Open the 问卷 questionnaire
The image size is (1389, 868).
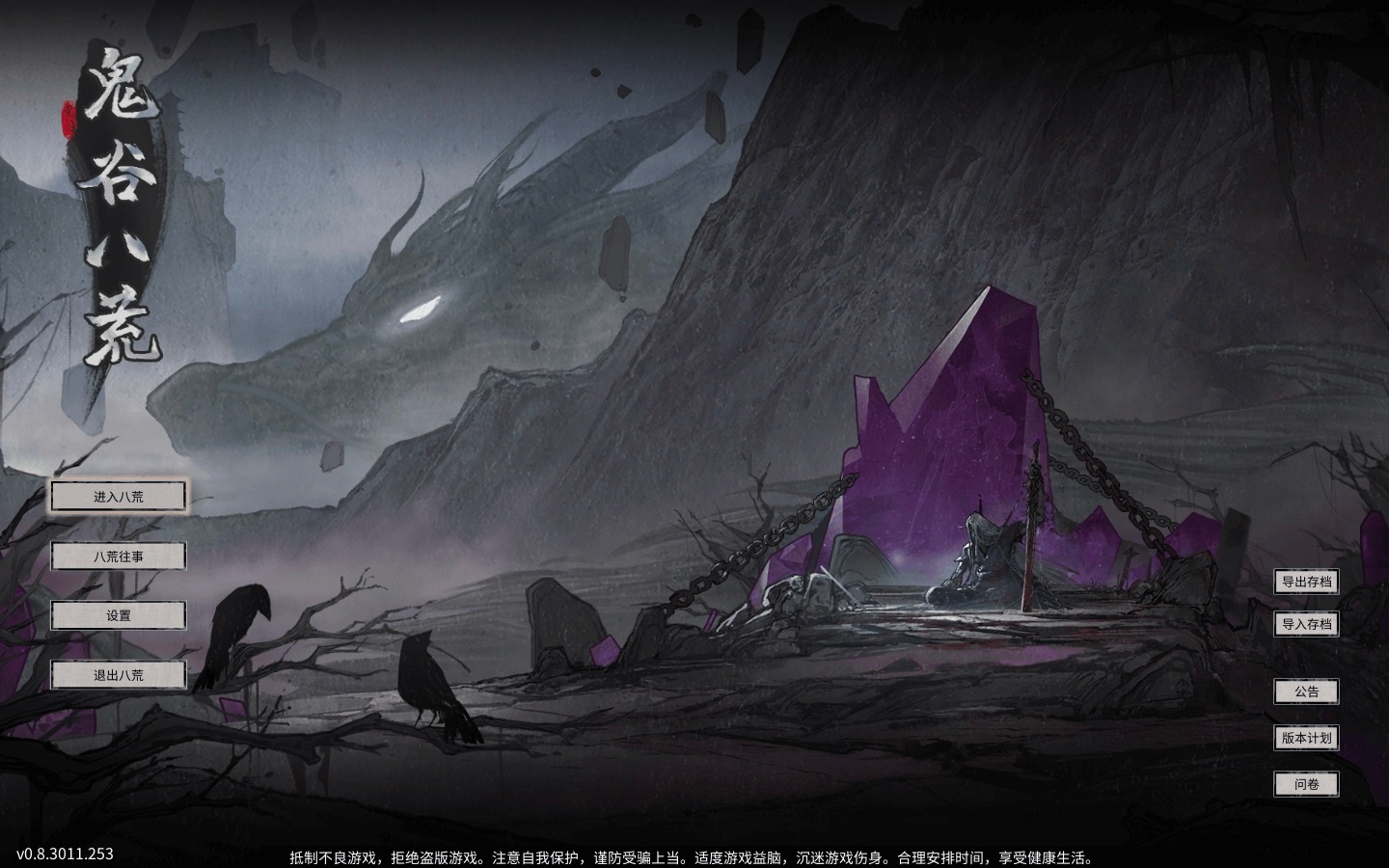tap(1306, 784)
